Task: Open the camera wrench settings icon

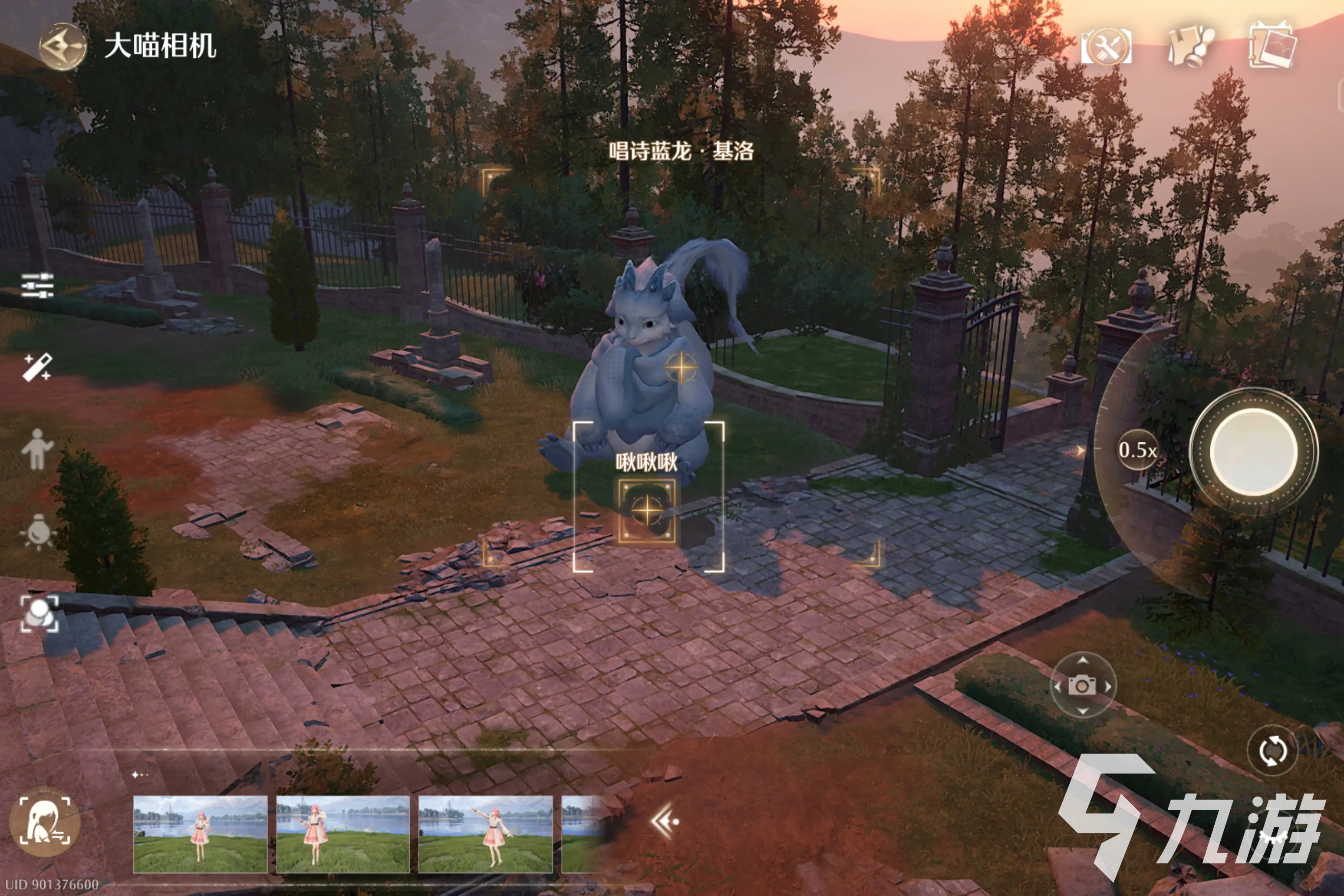Action: pos(1106,46)
